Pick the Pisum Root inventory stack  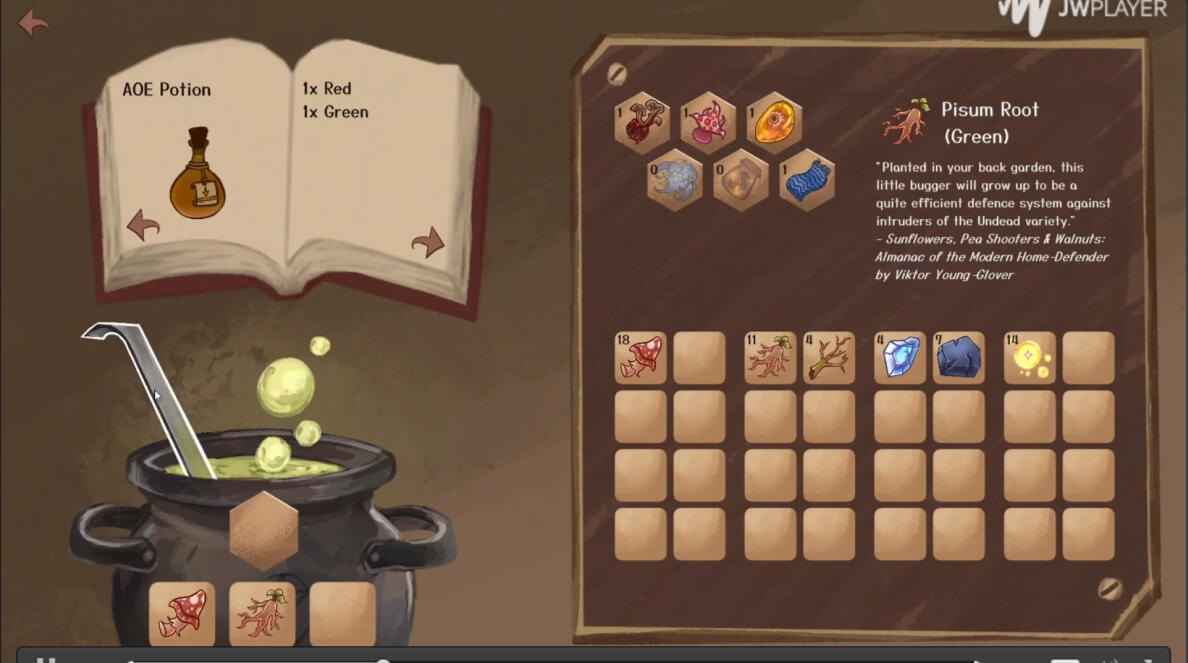point(771,358)
